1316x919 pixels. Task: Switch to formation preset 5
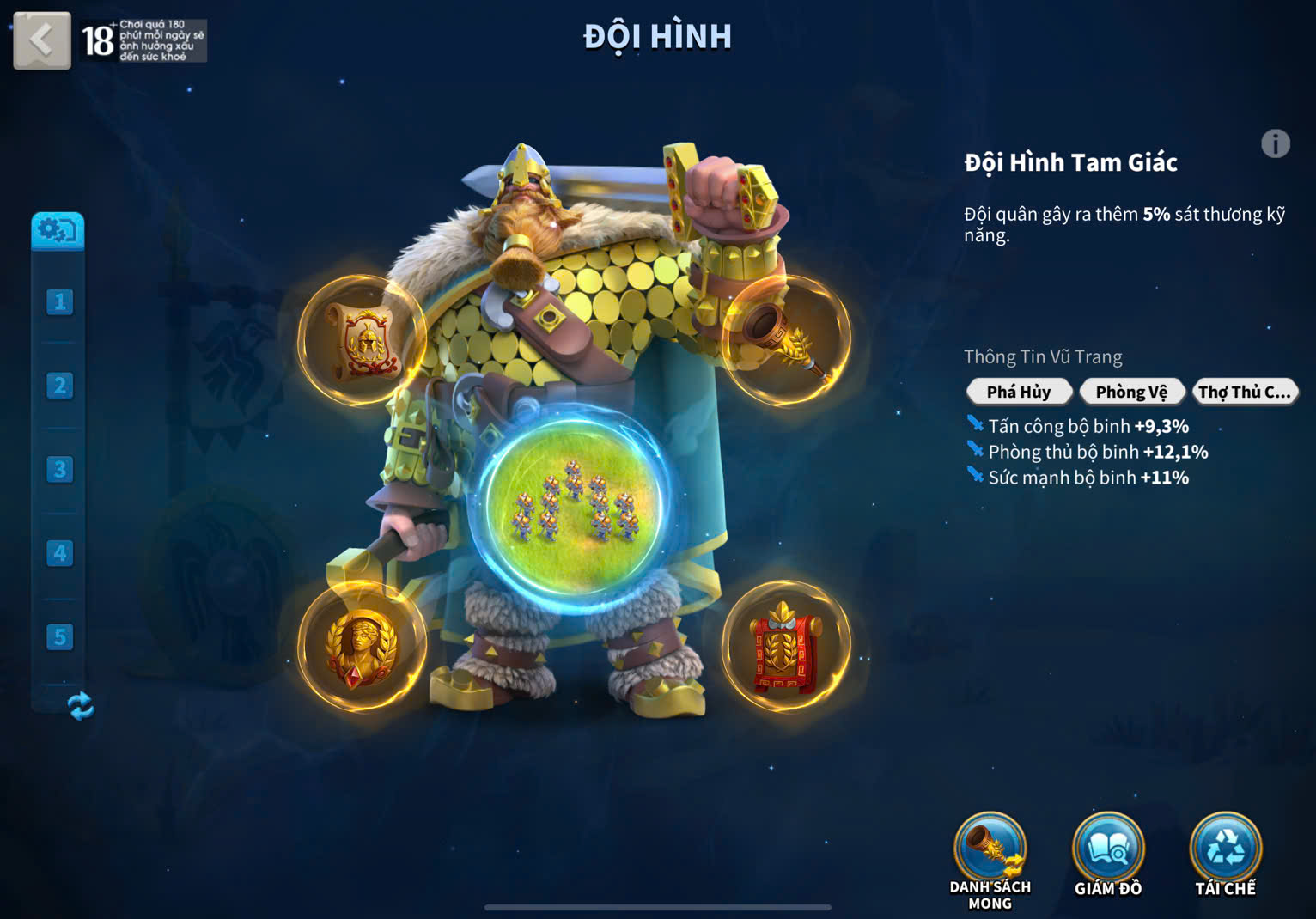[59, 636]
